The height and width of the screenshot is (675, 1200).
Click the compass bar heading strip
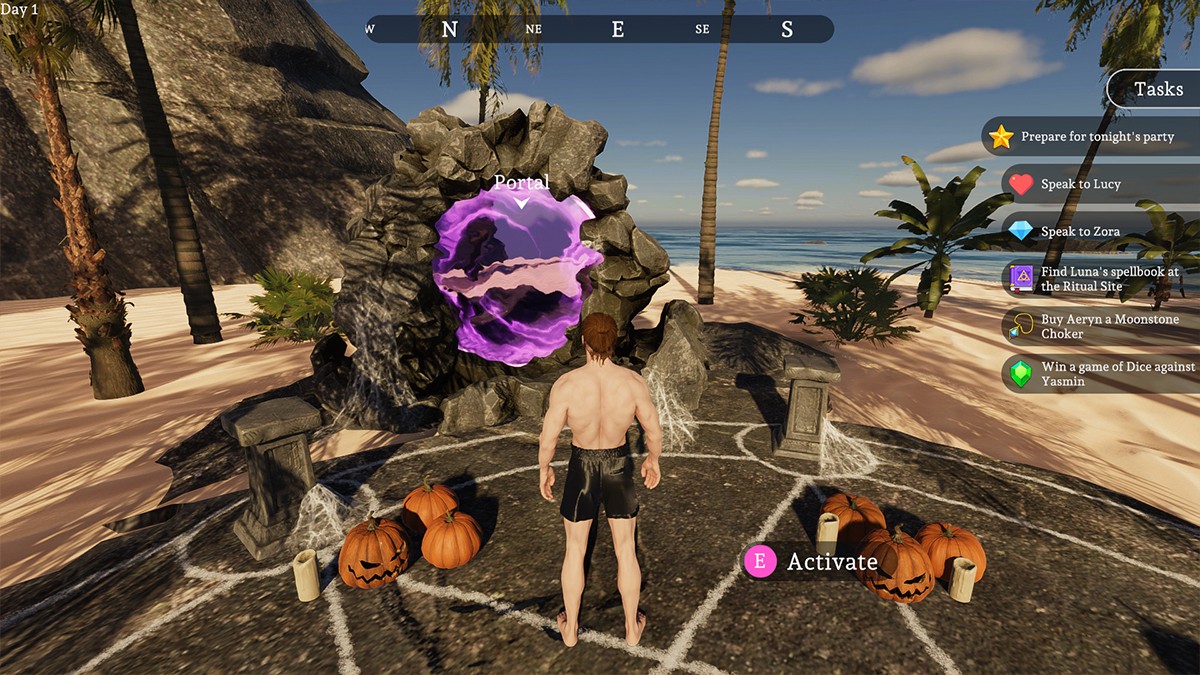click(599, 29)
